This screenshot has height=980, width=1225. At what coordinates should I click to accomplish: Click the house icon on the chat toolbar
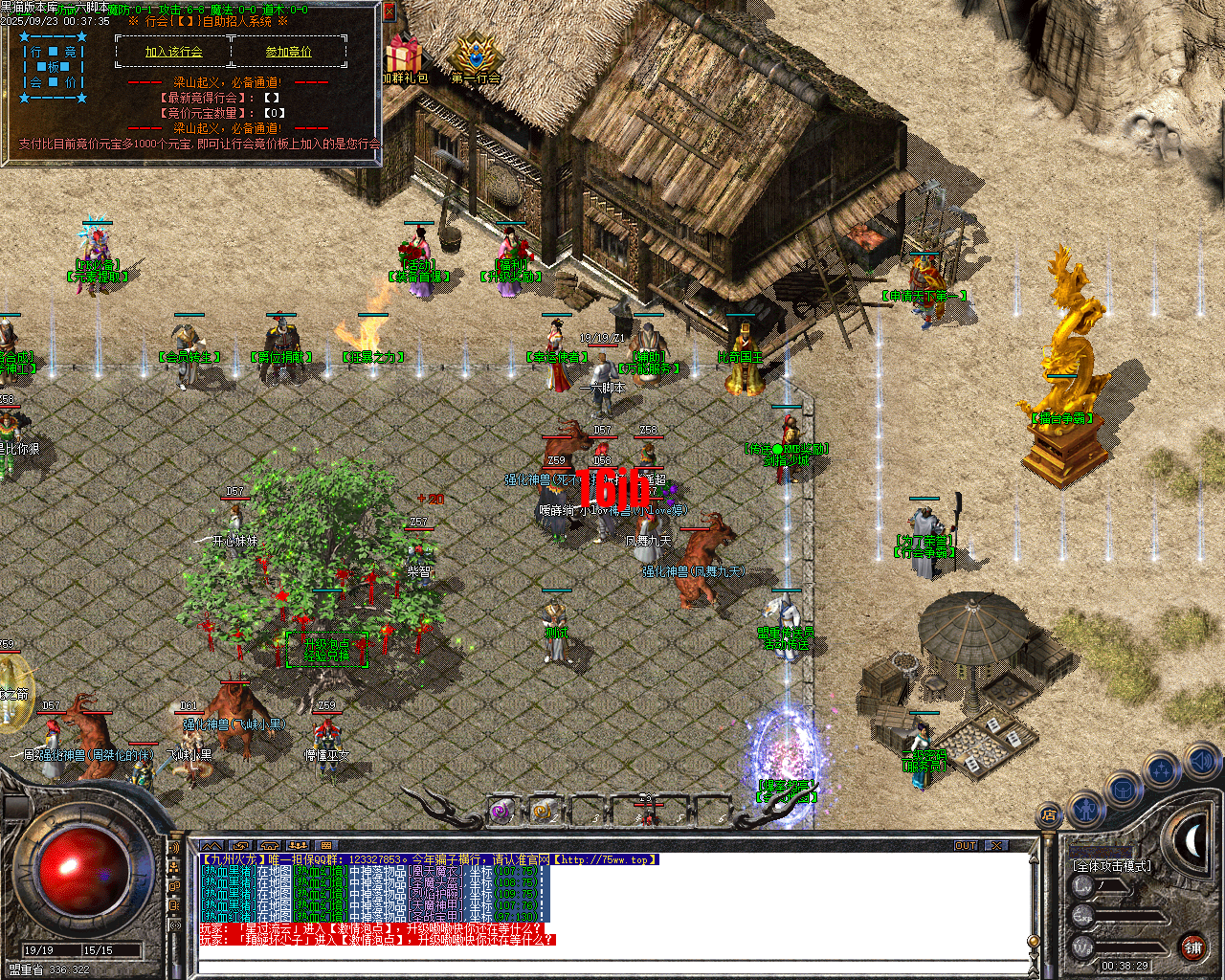click(x=272, y=846)
